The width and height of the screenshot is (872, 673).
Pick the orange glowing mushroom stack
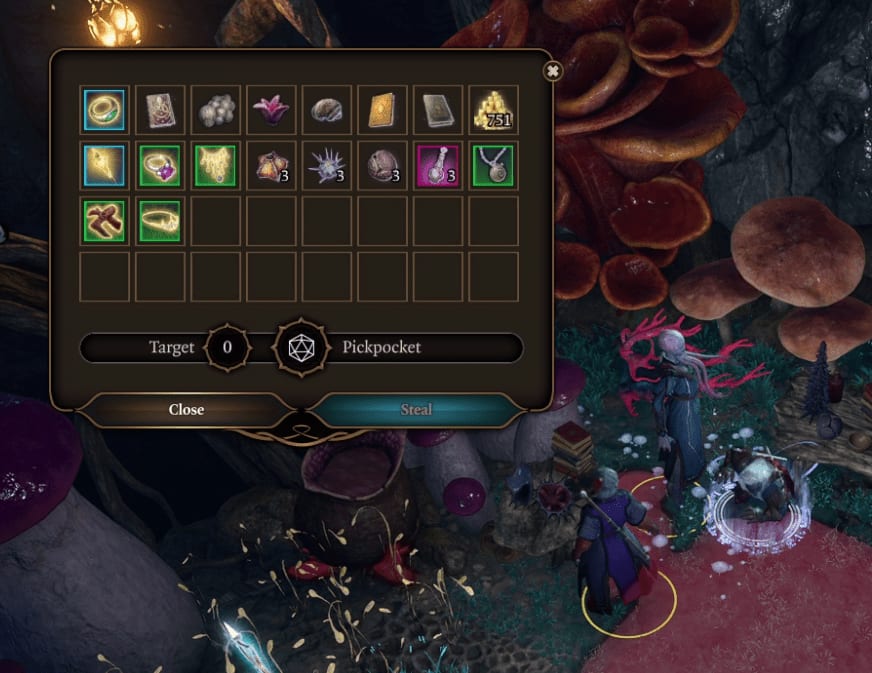(x=271, y=166)
